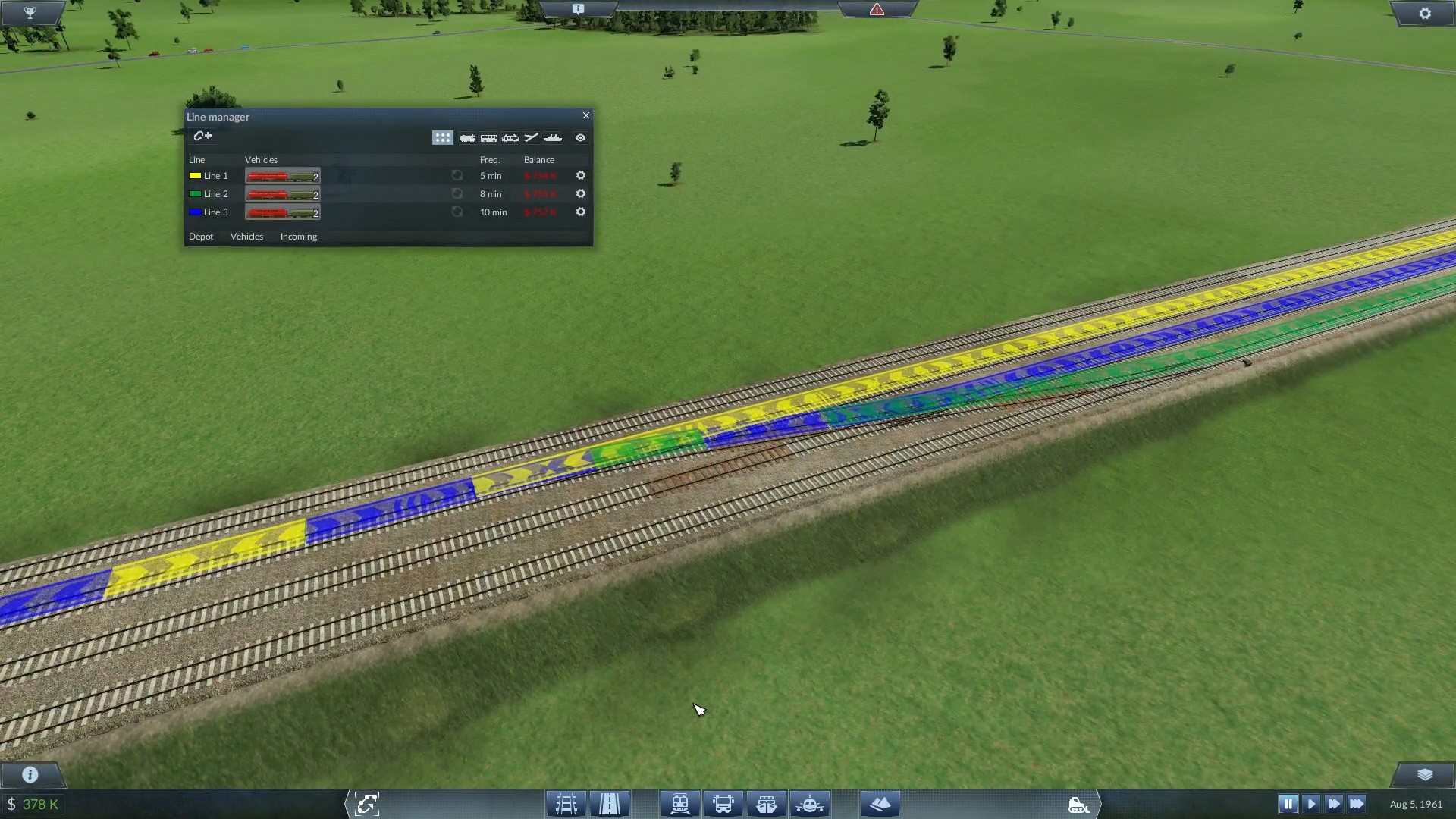Screen dimensions: 1456x819
Task: Filter lines by train icon
Action: (x=467, y=137)
